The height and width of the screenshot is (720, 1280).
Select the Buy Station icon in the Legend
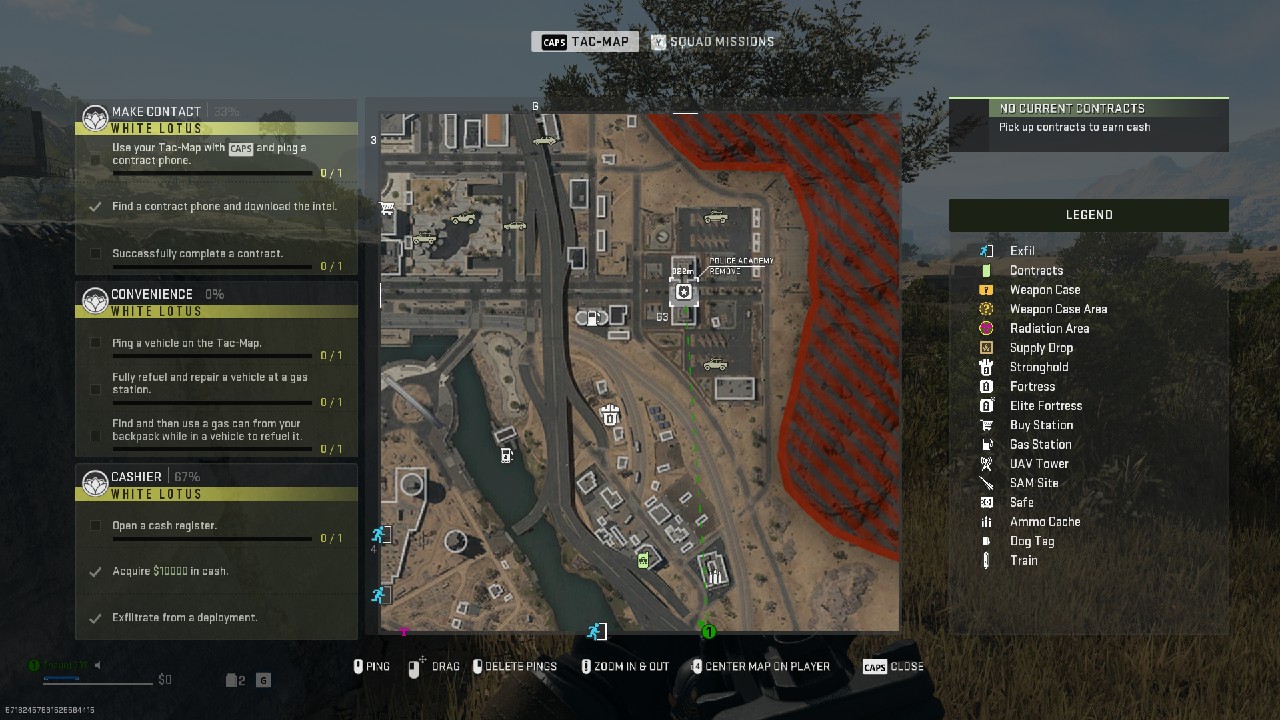click(985, 425)
